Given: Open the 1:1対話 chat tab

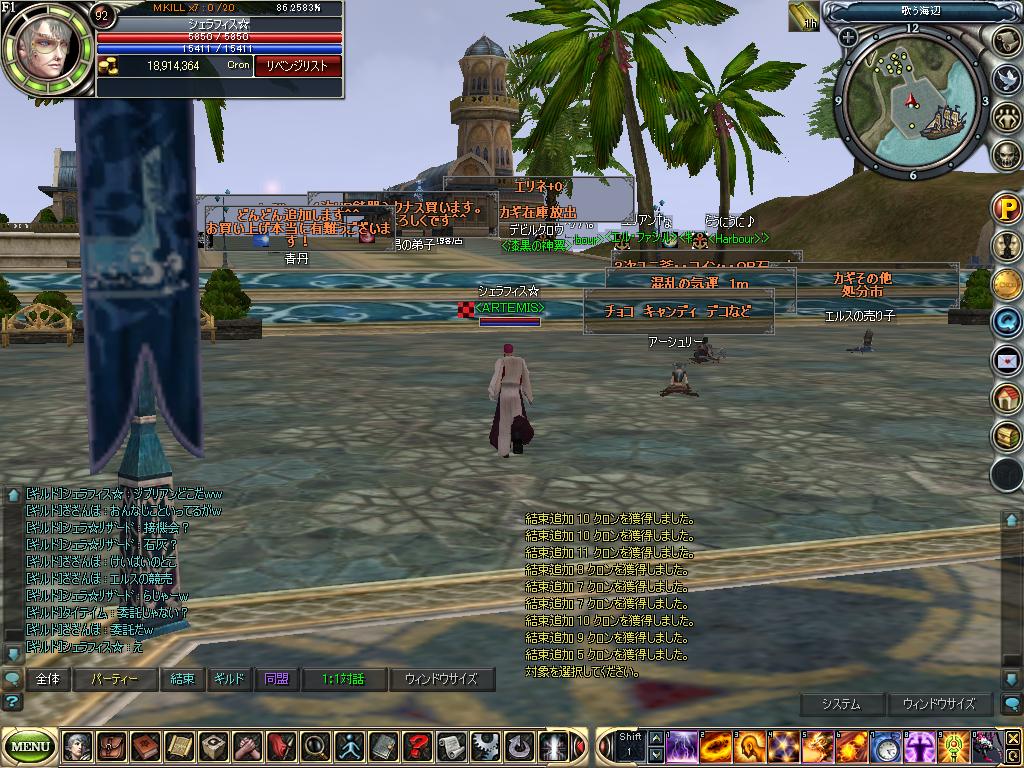Looking at the screenshot, I should point(343,679).
